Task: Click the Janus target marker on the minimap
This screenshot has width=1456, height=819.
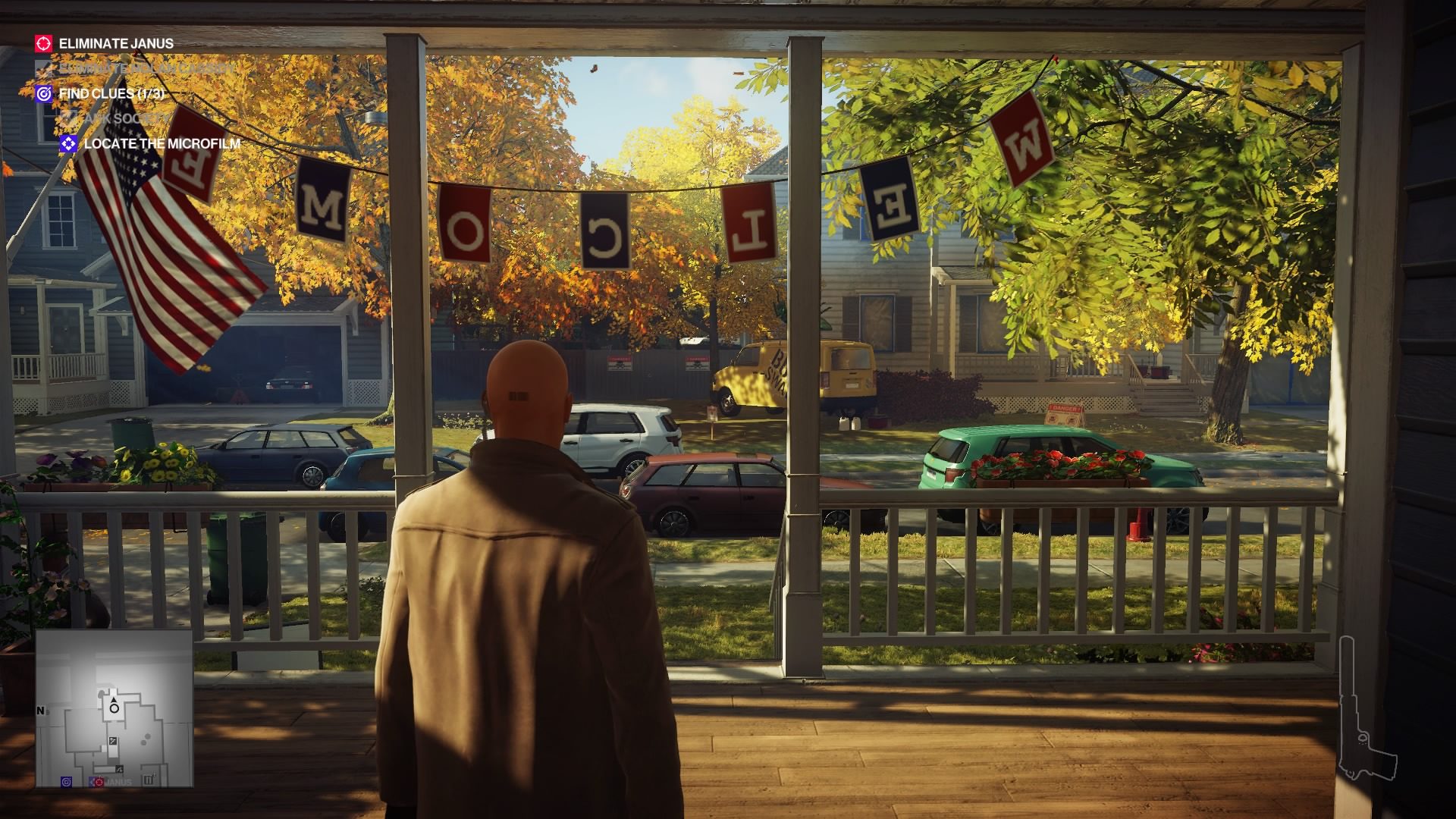Action: (99, 781)
